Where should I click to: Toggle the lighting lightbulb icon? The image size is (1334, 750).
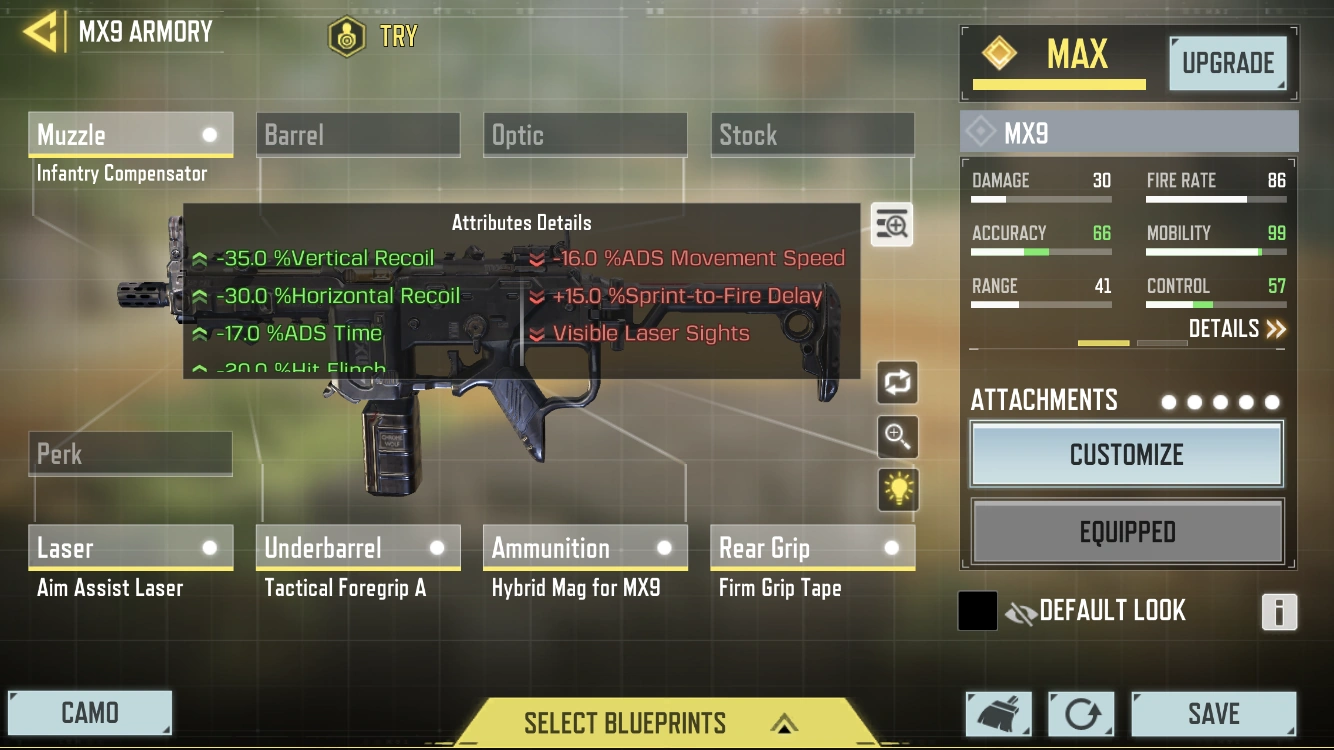point(896,490)
